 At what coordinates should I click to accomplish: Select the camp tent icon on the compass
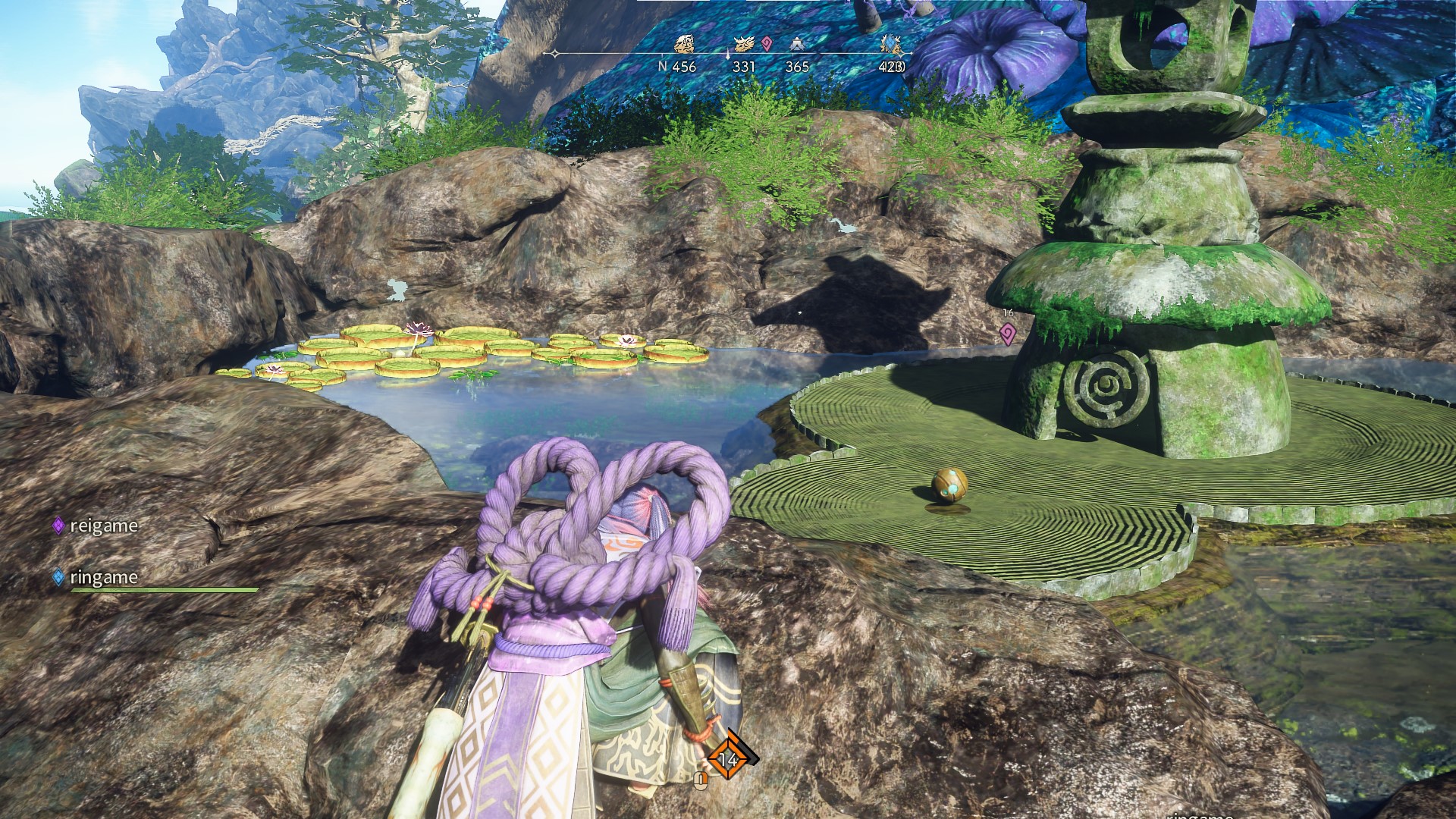796,45
